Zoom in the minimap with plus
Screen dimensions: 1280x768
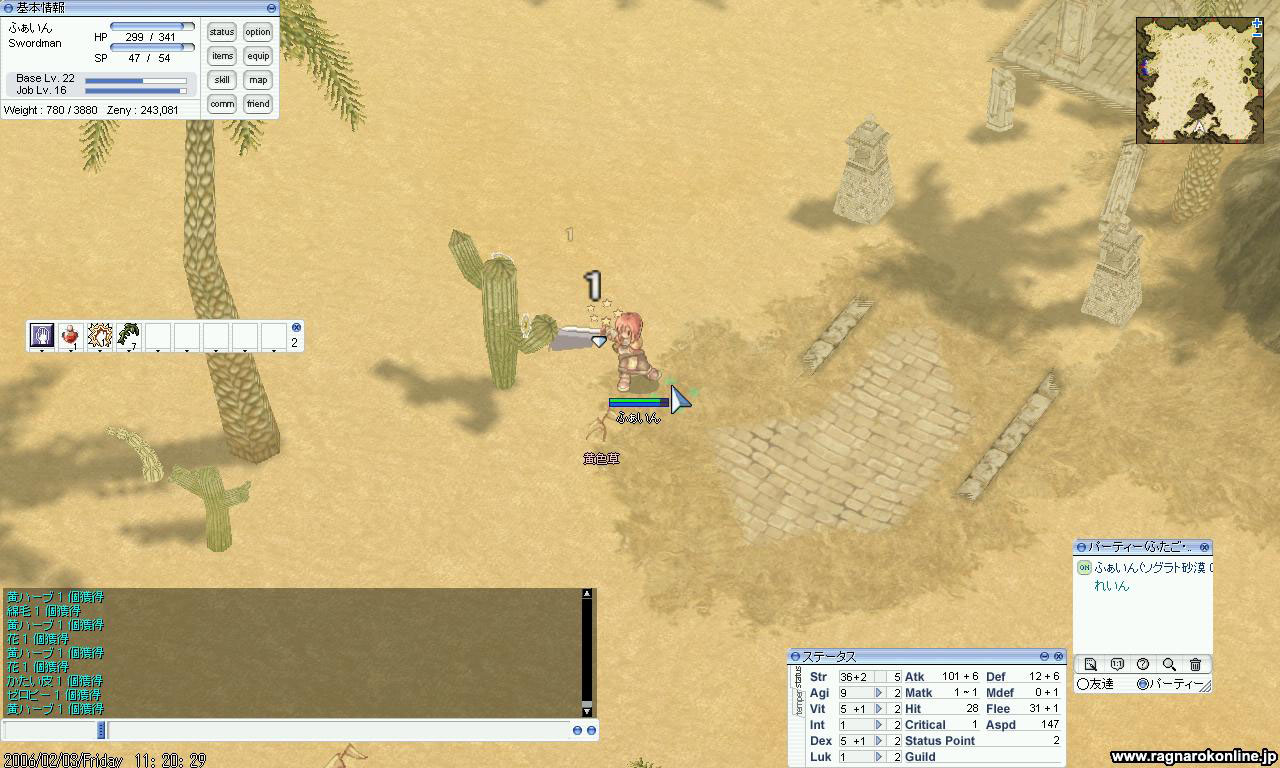pos(1257,23)
